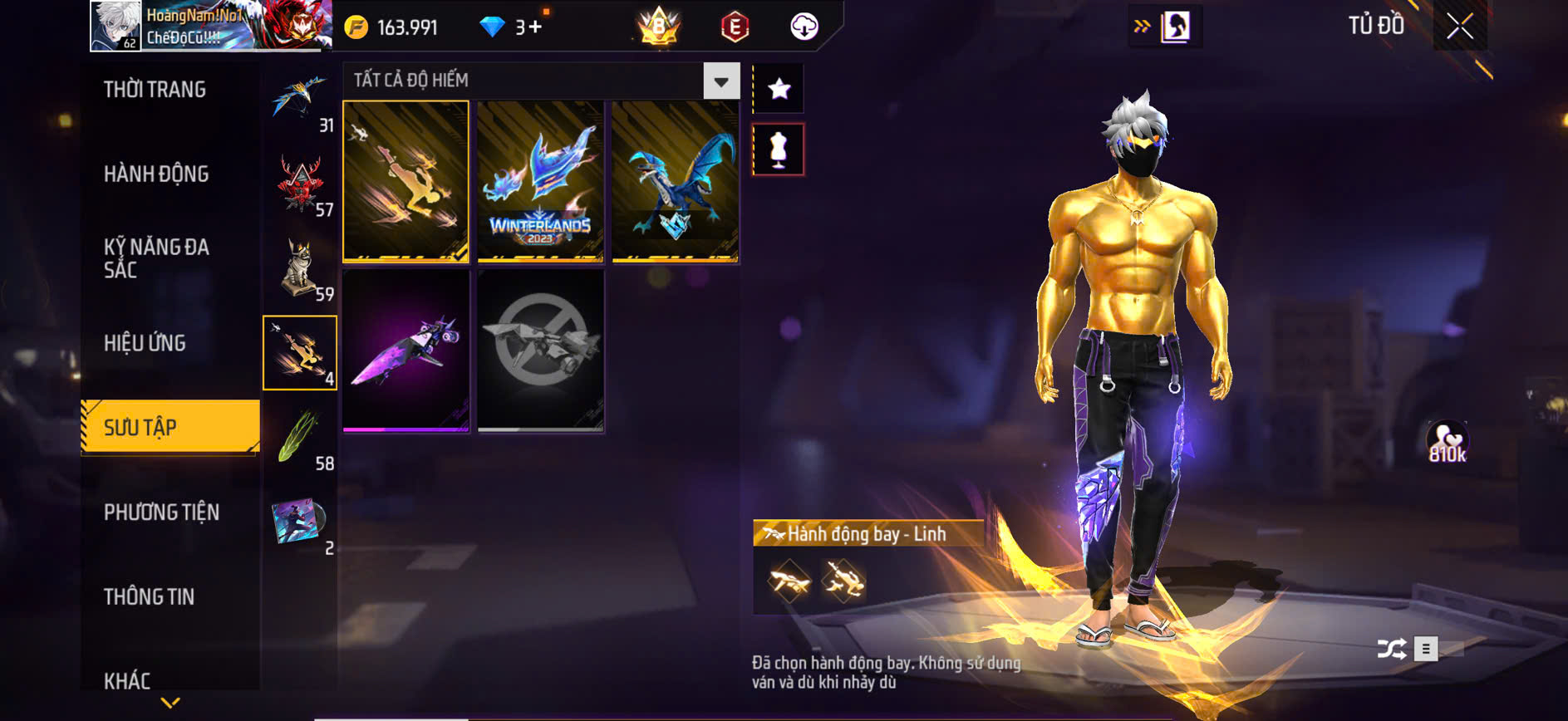The image size is (1568, 721).
Task: Select the starred favorites filter icon
Action: tap(778, 86)
